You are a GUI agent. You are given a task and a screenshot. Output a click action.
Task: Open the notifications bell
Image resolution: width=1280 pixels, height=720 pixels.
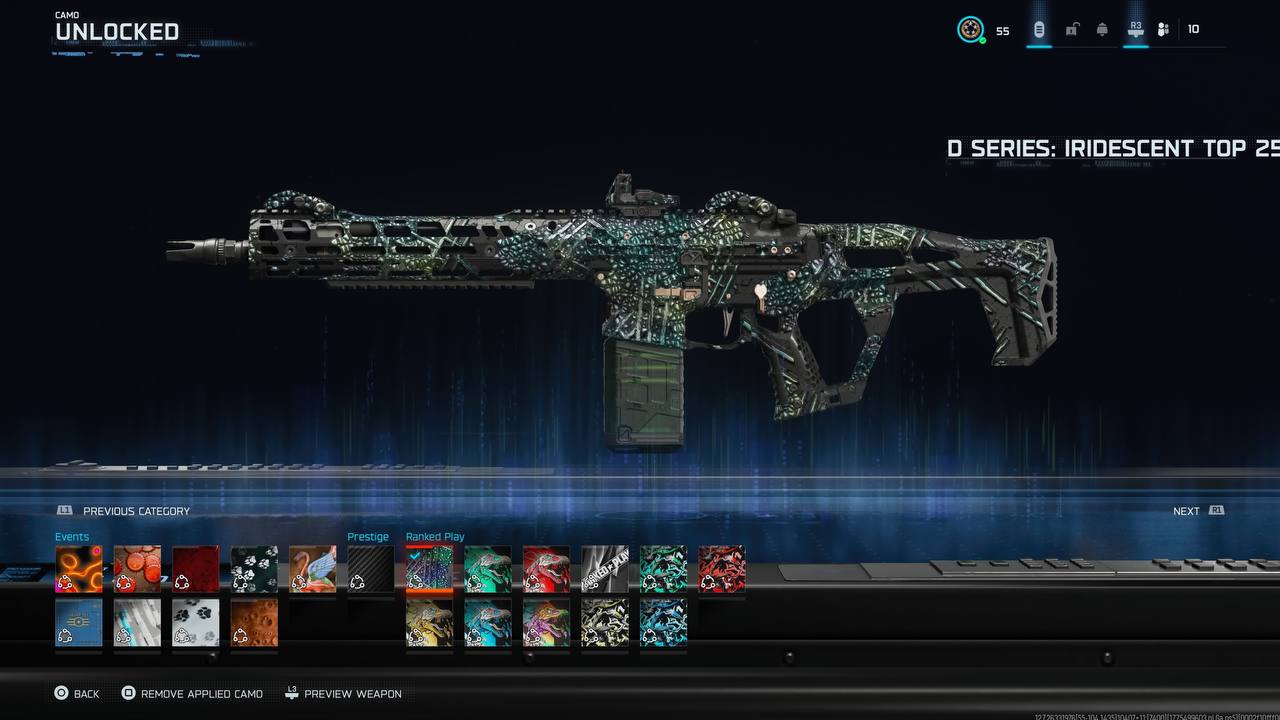click(1102, 30)
